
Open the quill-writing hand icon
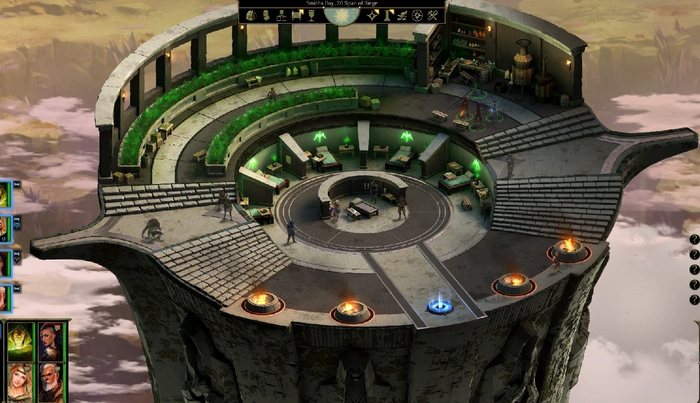[401, 15]
